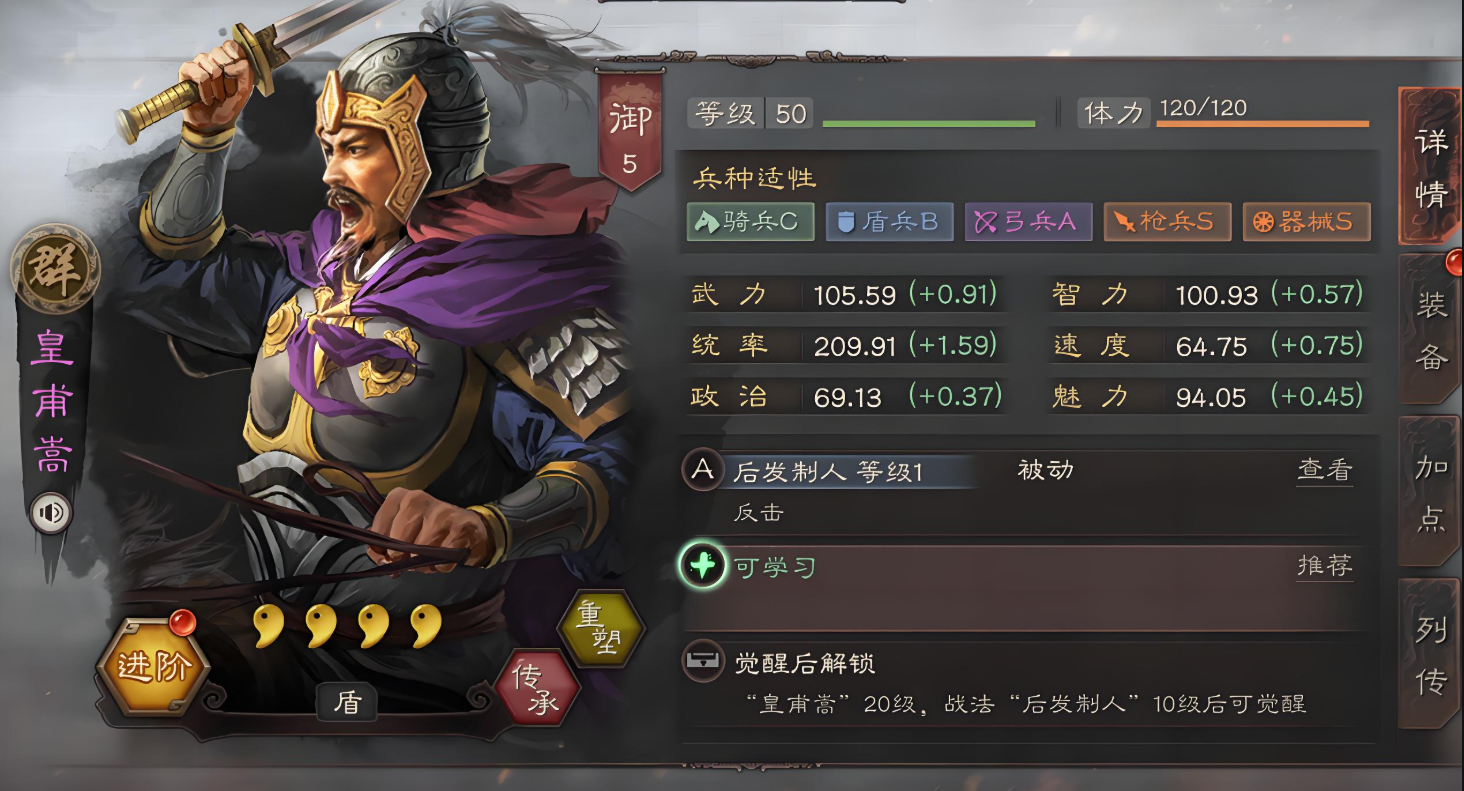Click the 推荐 recommended skill link
1464x791 pixels.
point(1325,565)
